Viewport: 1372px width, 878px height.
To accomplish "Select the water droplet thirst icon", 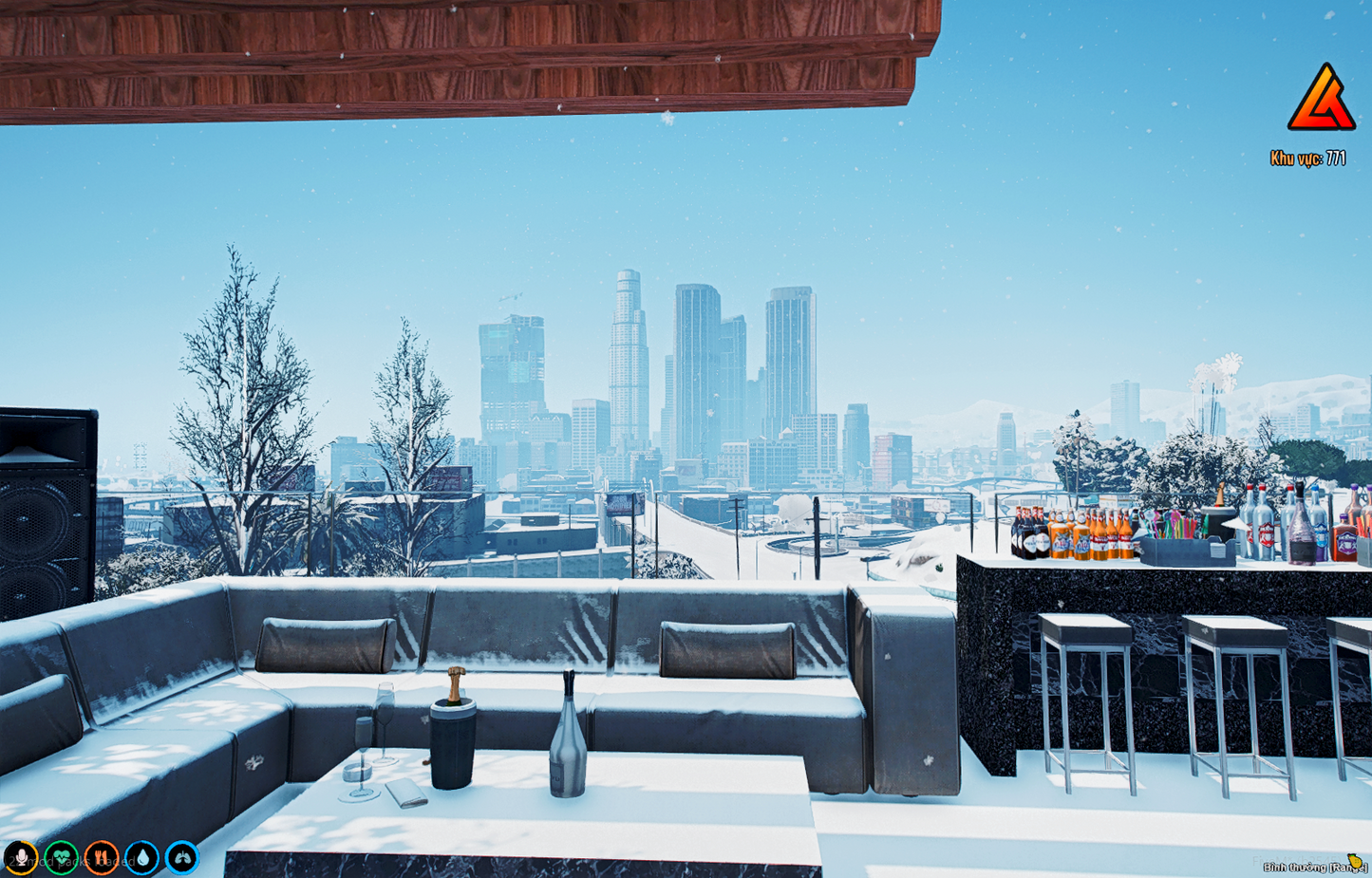I will click(142, 858).
